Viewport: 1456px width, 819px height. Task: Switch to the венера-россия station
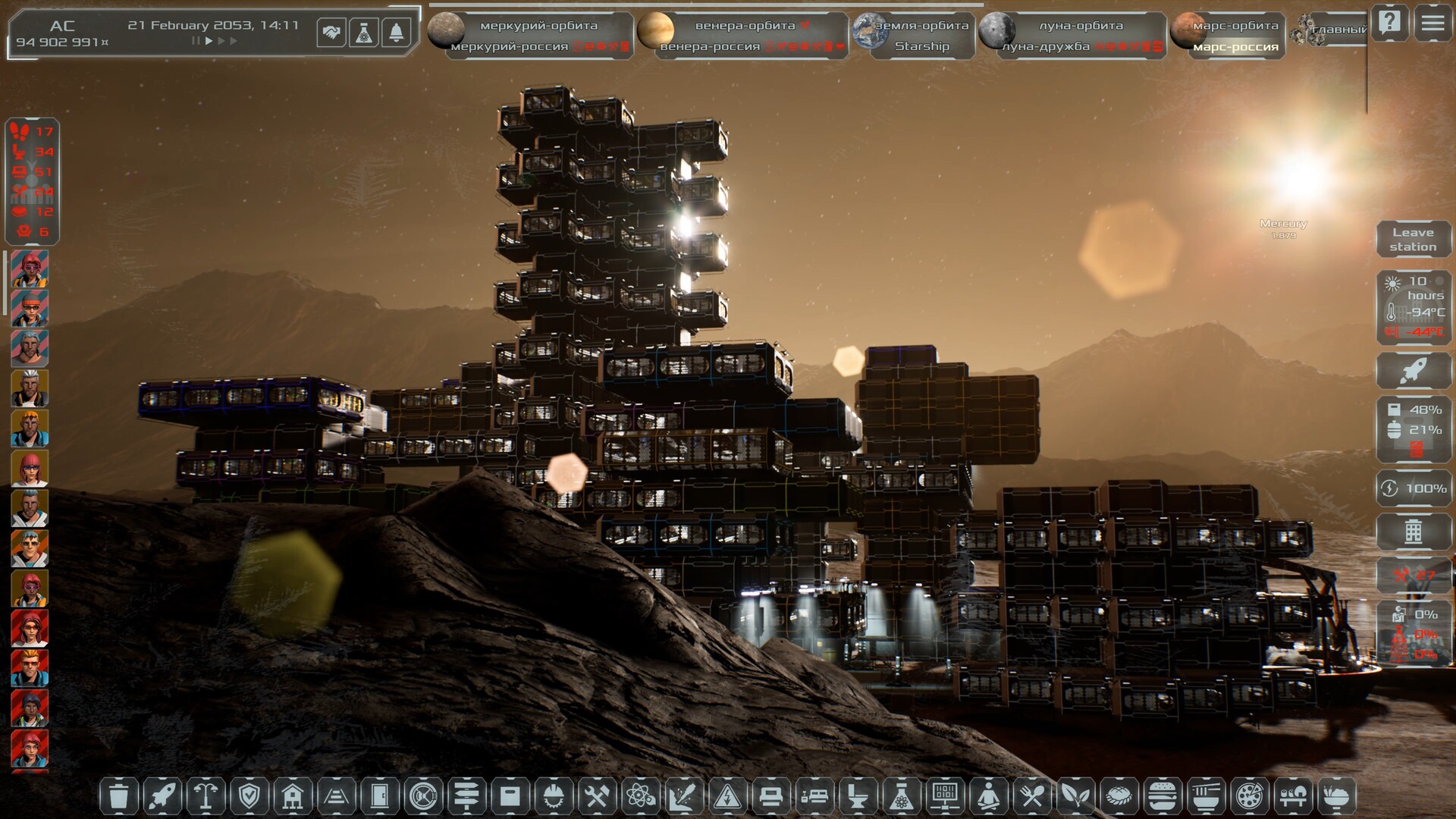[710, 46]
